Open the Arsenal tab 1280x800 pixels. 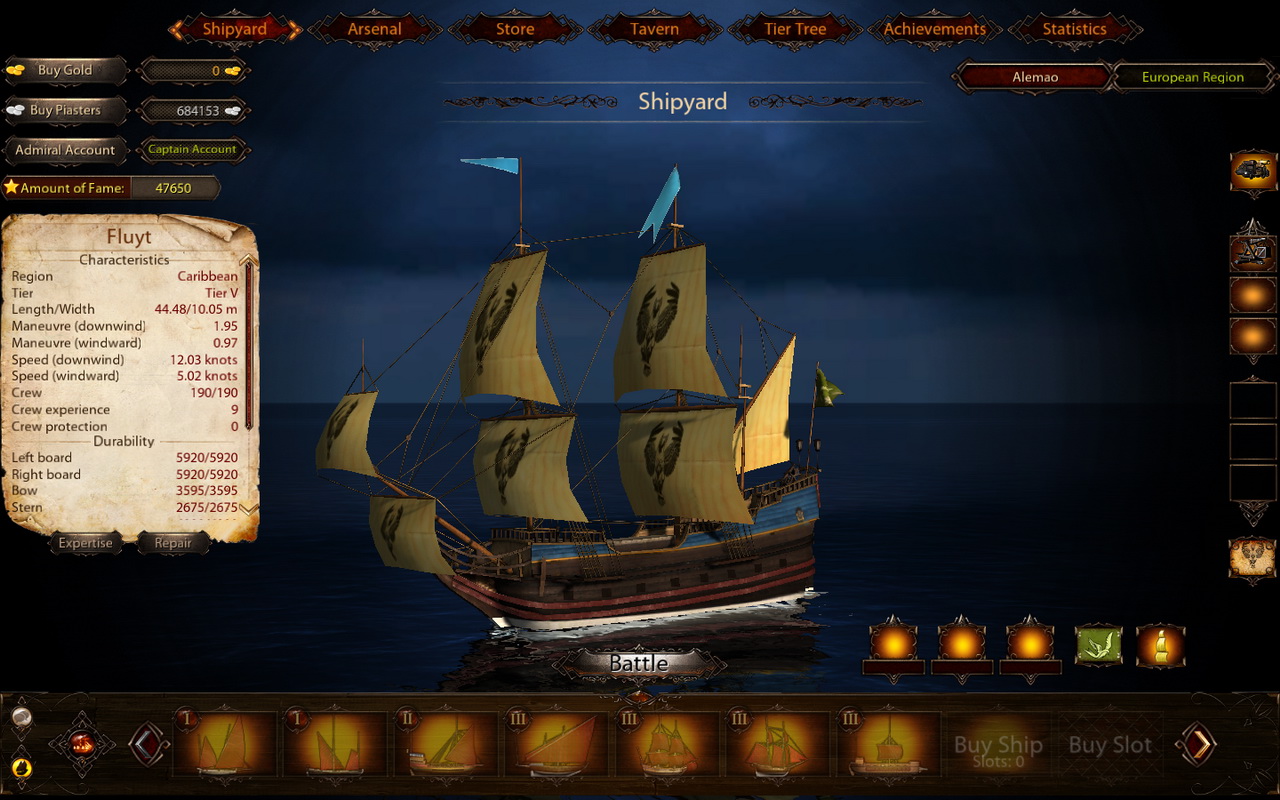pos(375,29)
